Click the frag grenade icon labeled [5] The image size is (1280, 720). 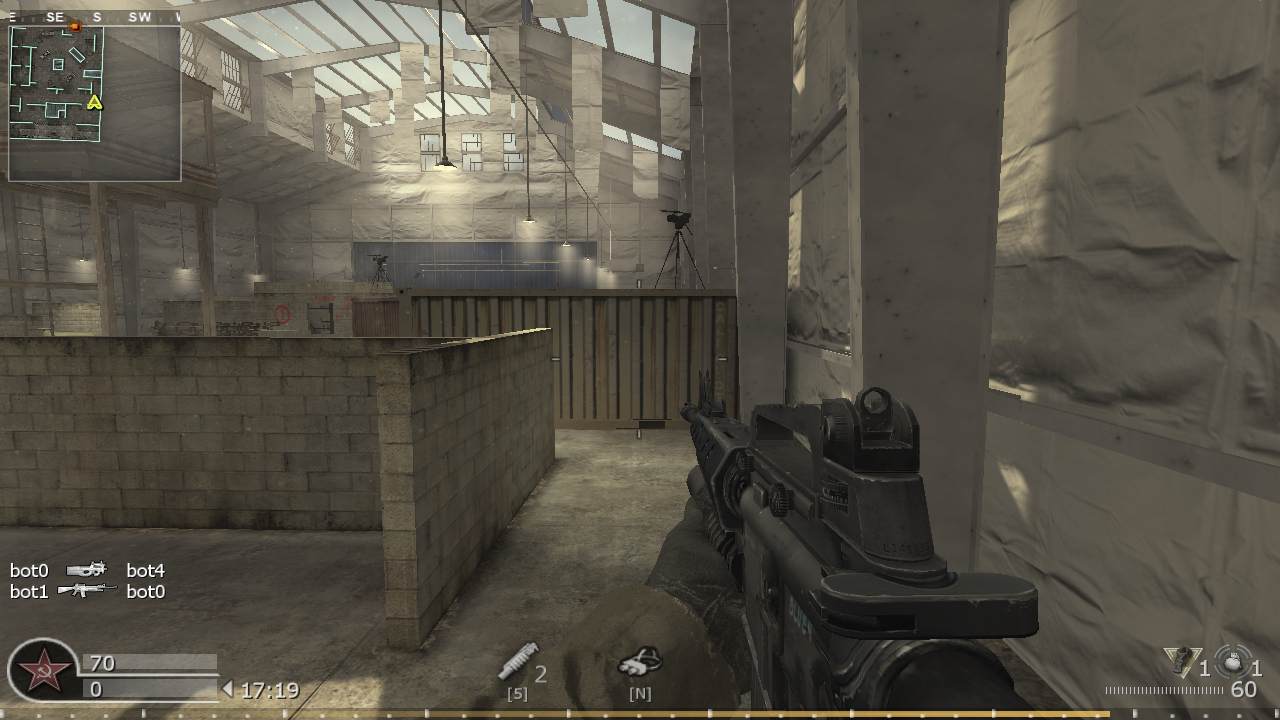(519, 663)
